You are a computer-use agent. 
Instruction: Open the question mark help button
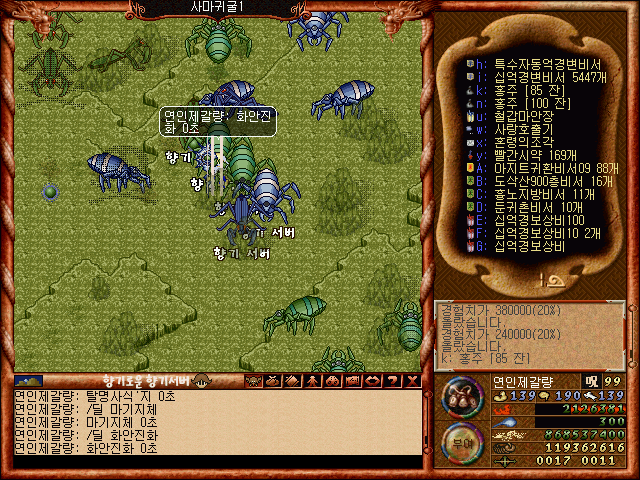tap(391, 380)
